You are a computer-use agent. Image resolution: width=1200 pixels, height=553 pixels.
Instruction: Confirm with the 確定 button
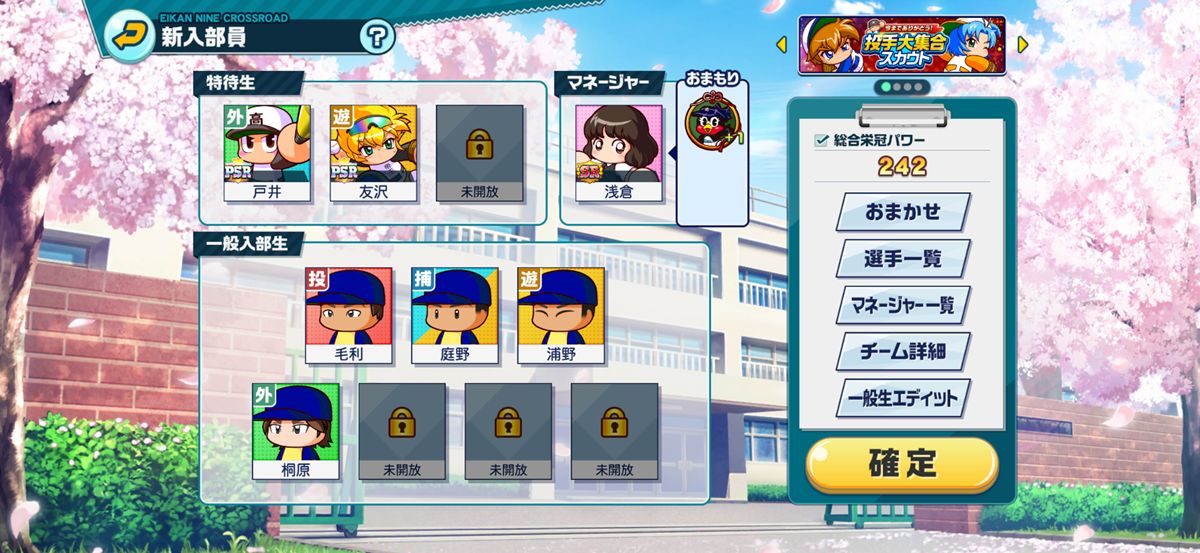tap(902, 463)
